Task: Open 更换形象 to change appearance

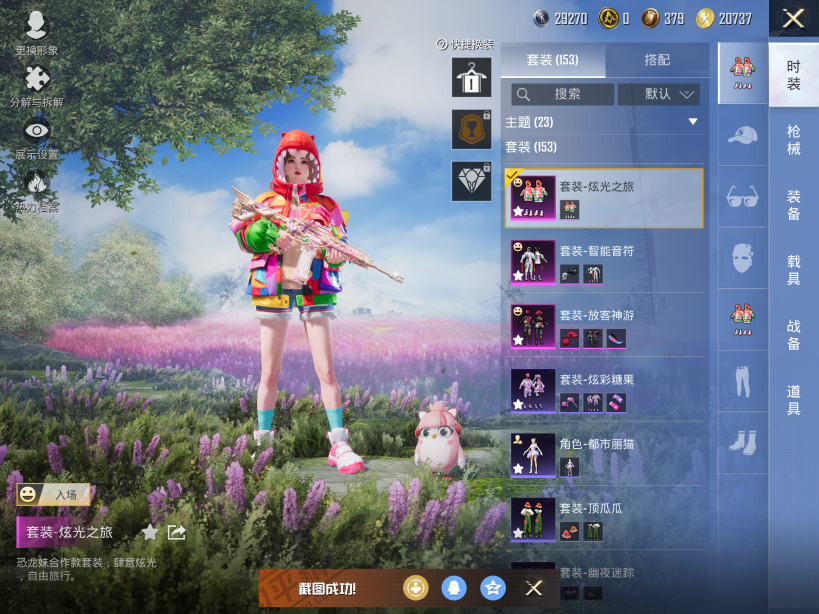Action: point(36,32)
